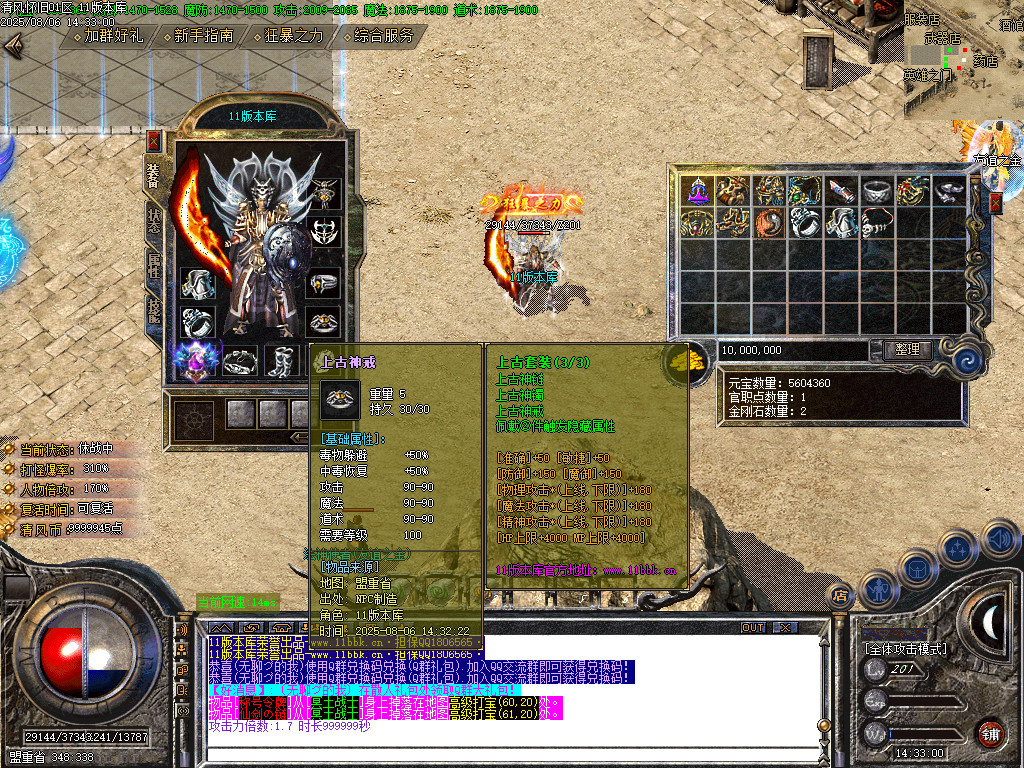
Task: Close the inventory bag window
Action: (995, 203)
